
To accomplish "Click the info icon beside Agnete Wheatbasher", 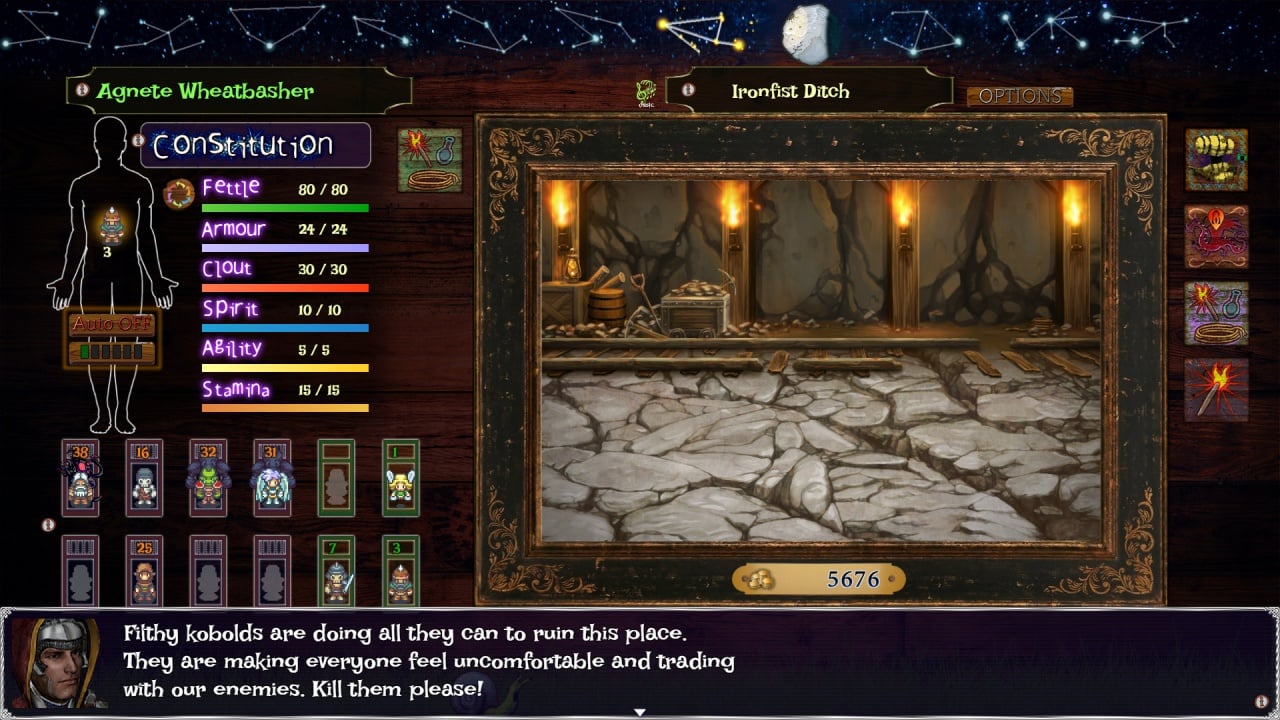I will [82, 90].
